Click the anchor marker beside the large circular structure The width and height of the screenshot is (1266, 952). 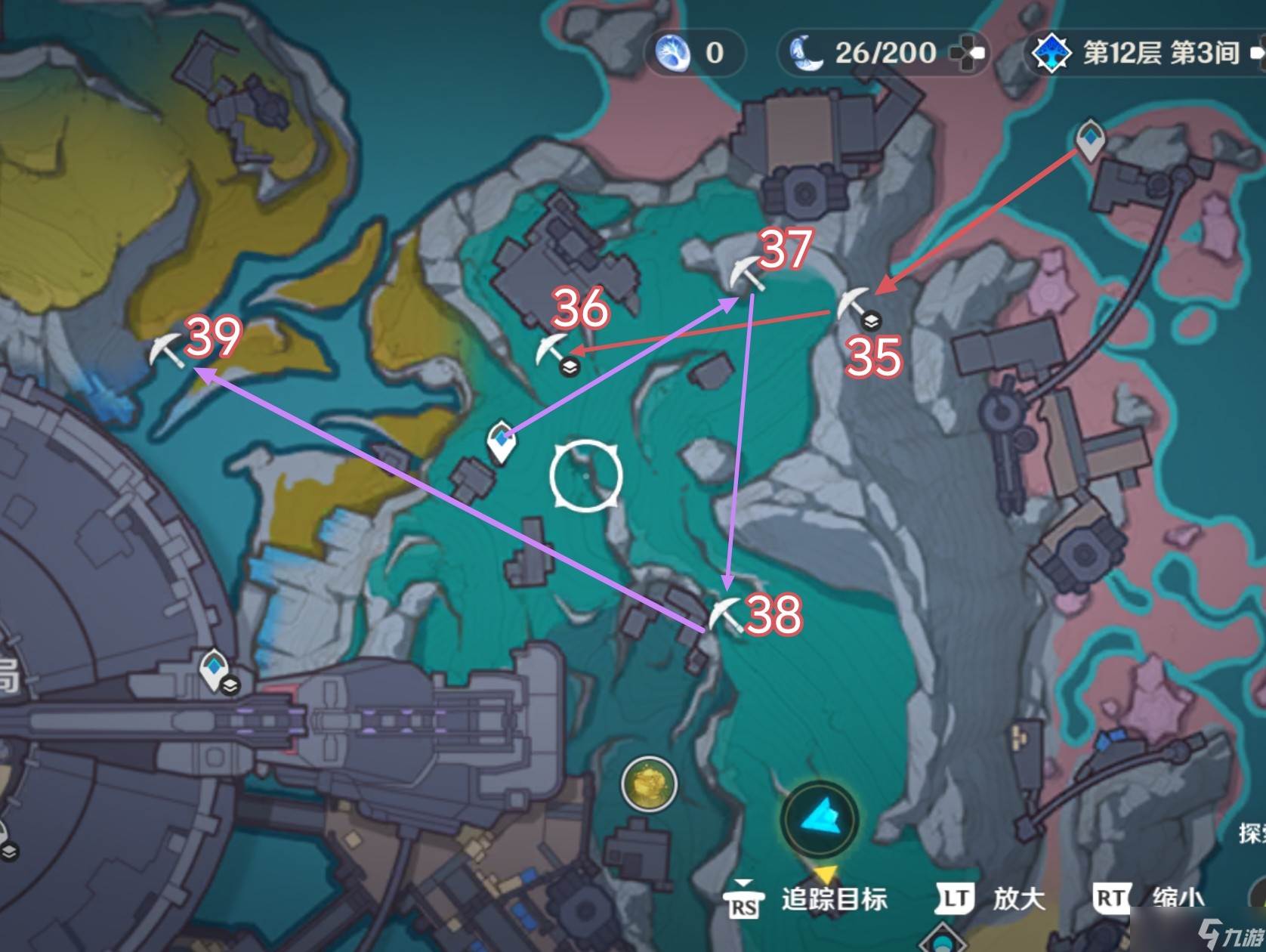215,670
